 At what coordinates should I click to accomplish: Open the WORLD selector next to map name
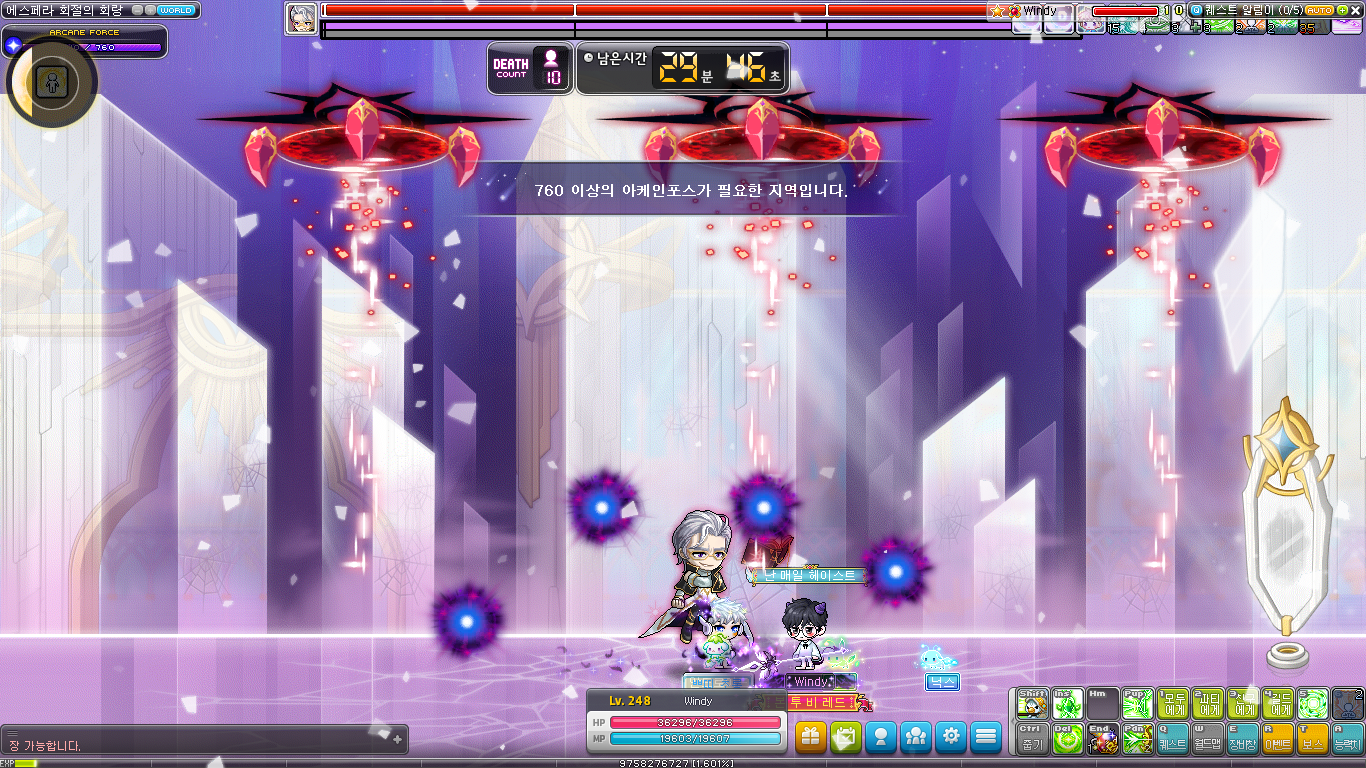coord(178,9)
